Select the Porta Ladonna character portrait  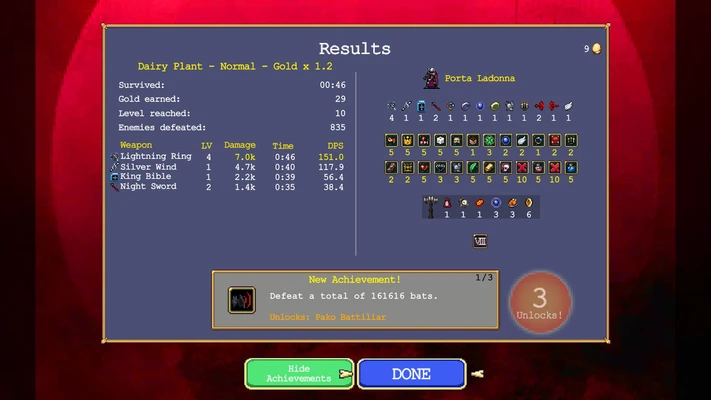[431, 78]
